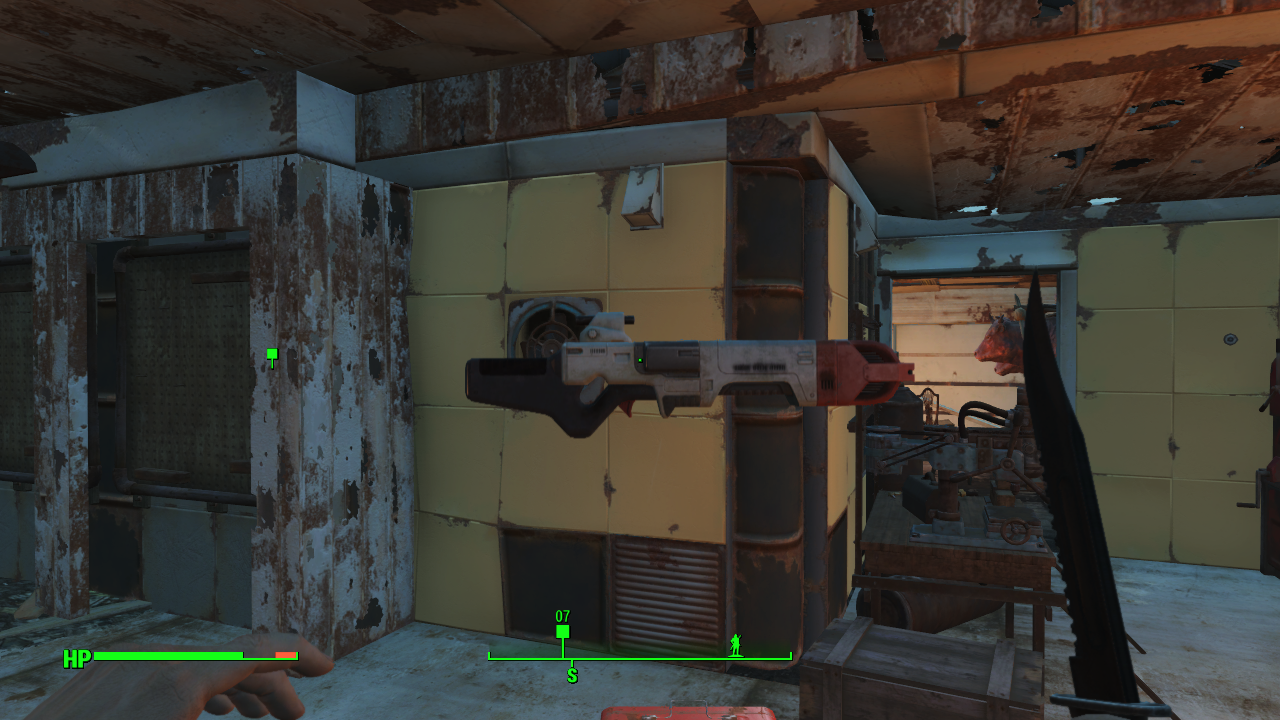The height and width of the screenshot is (720, 1280).
Task: Select the green person icon on the compass
Action: [737, 643]
